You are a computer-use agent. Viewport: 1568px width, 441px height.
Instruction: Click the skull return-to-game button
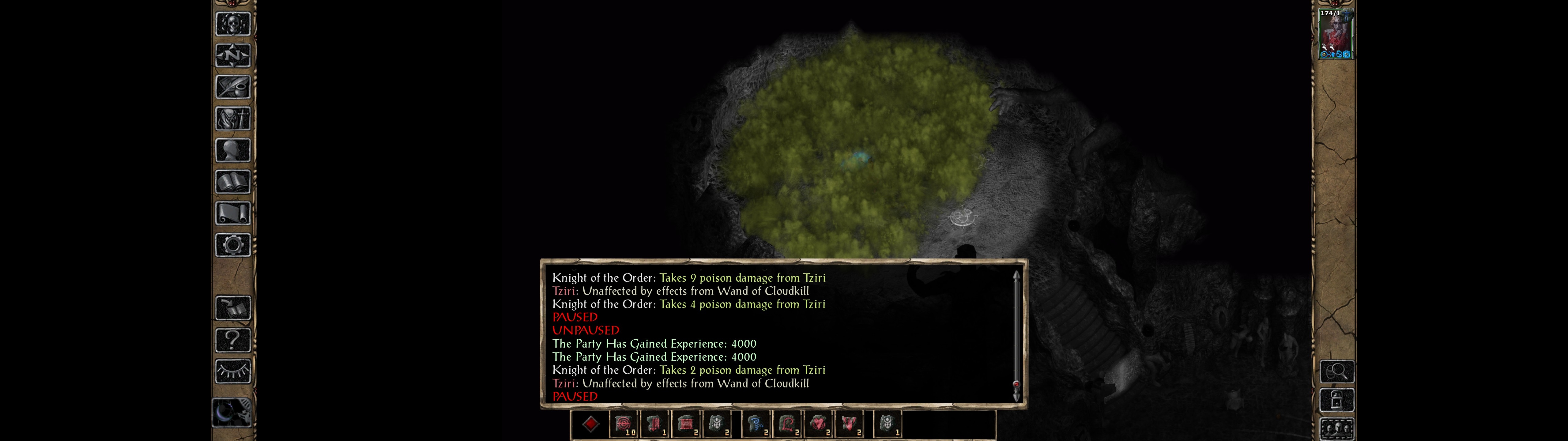point(232,24)
